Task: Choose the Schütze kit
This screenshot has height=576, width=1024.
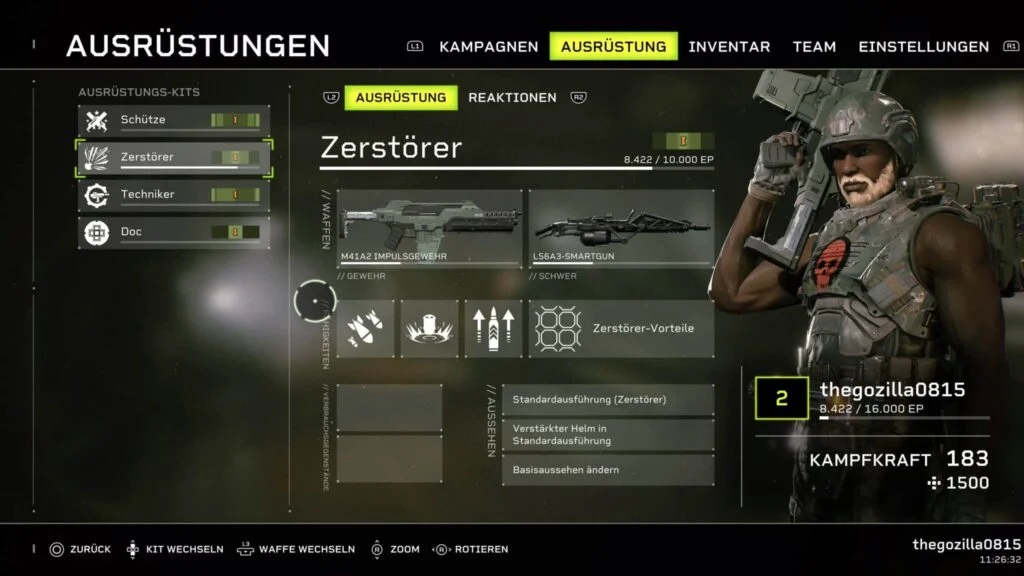Action: point(175,120)
